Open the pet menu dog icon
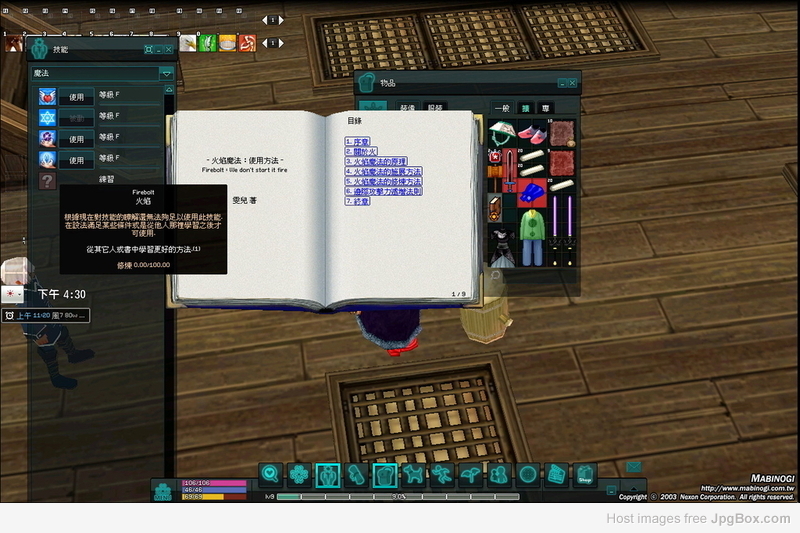The width and height of the screenshot is (800, 533). pos(412,475)
